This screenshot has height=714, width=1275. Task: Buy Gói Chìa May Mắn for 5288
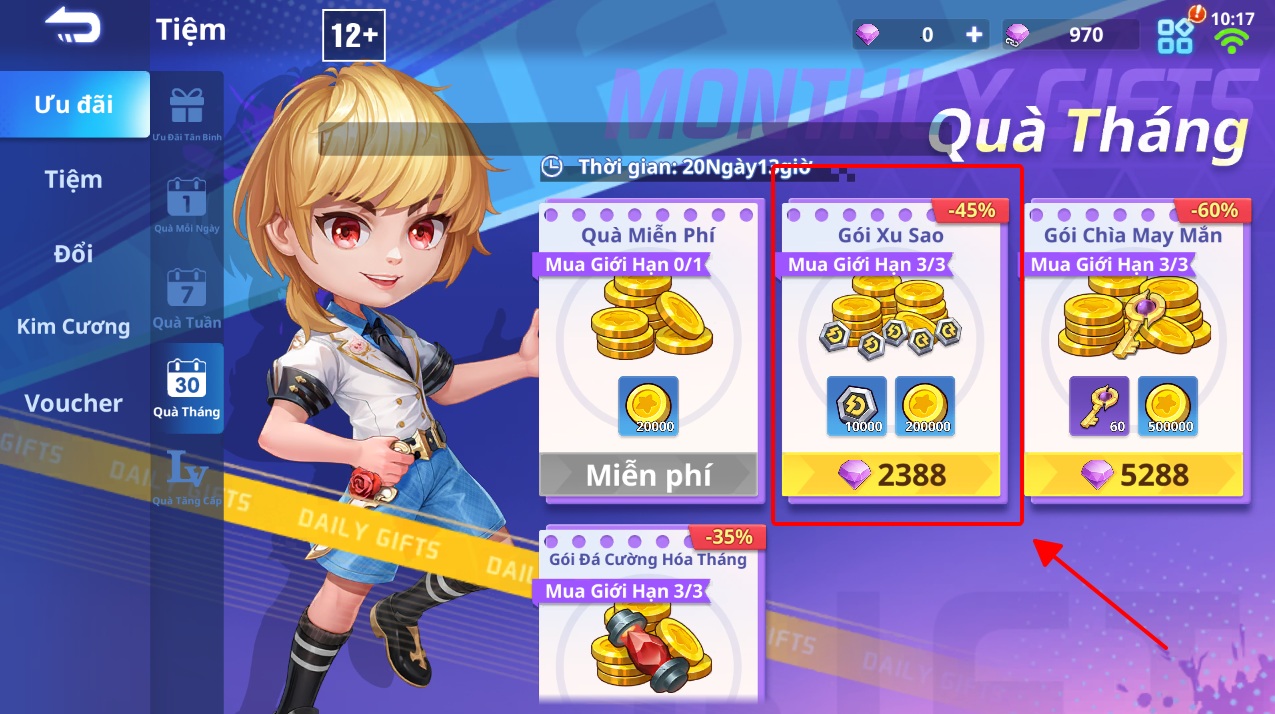click(1134, 475)
